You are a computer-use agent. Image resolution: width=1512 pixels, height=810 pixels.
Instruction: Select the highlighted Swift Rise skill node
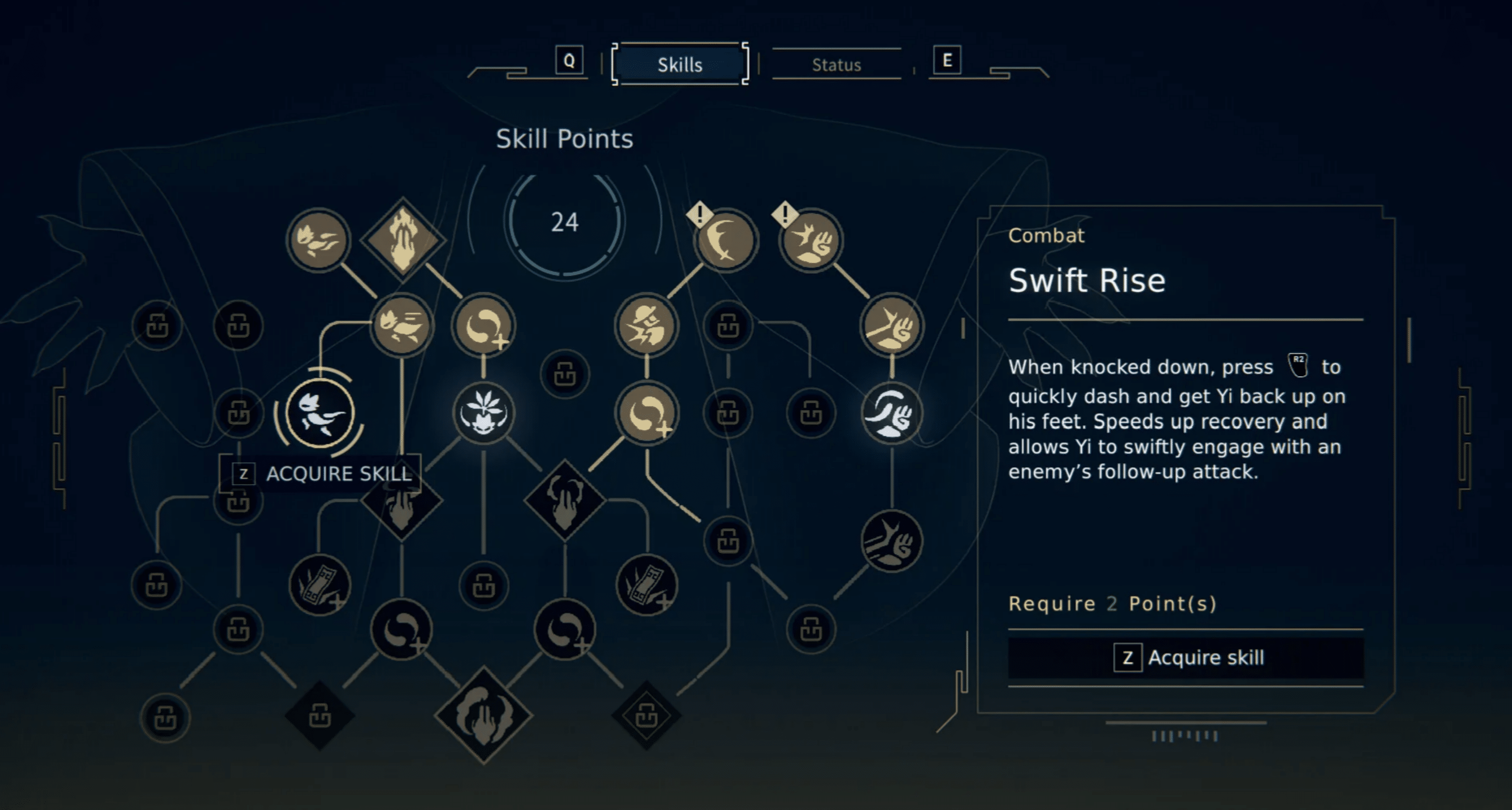tap(320, 413)
